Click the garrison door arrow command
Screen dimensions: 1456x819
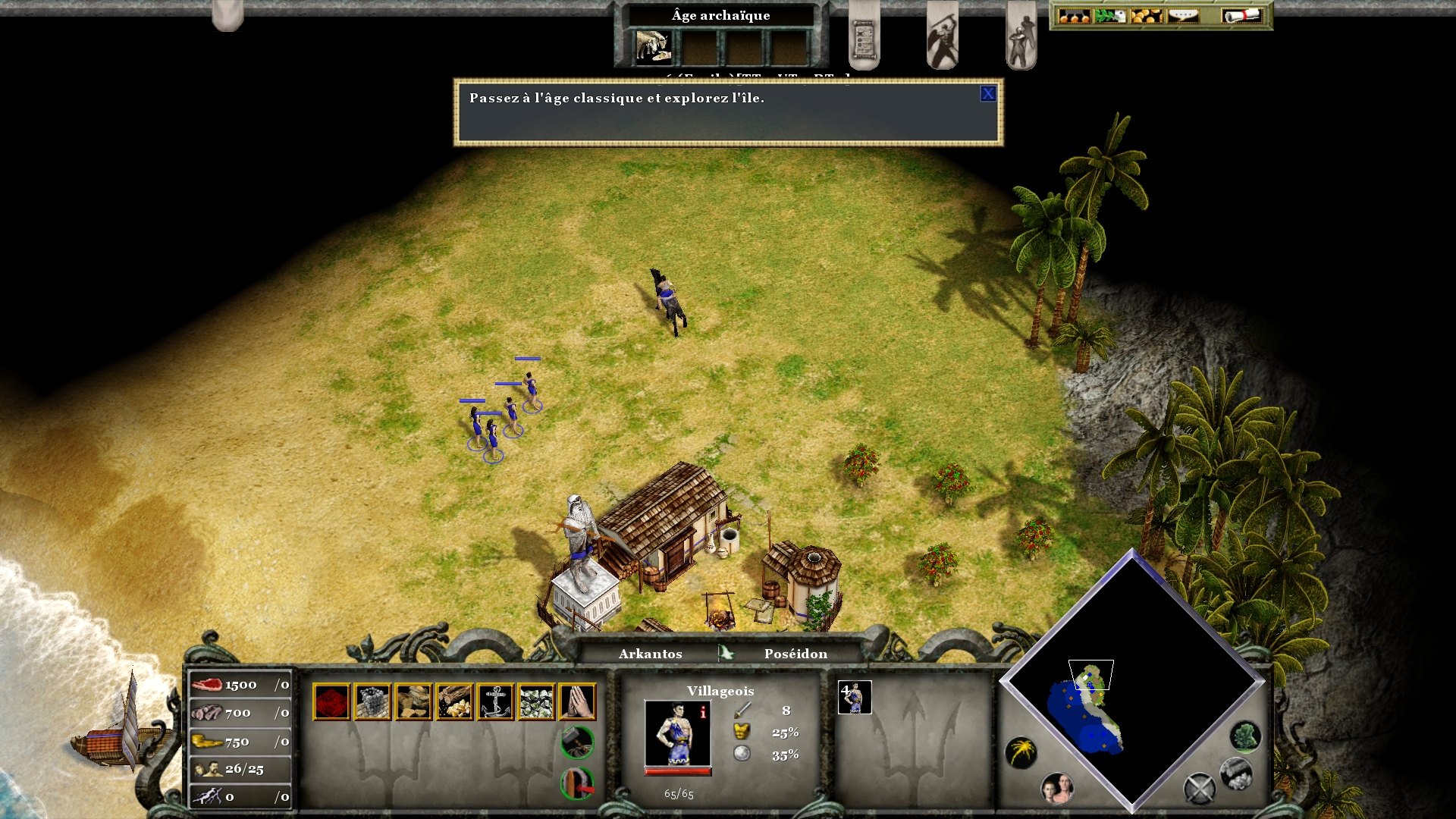577,783
